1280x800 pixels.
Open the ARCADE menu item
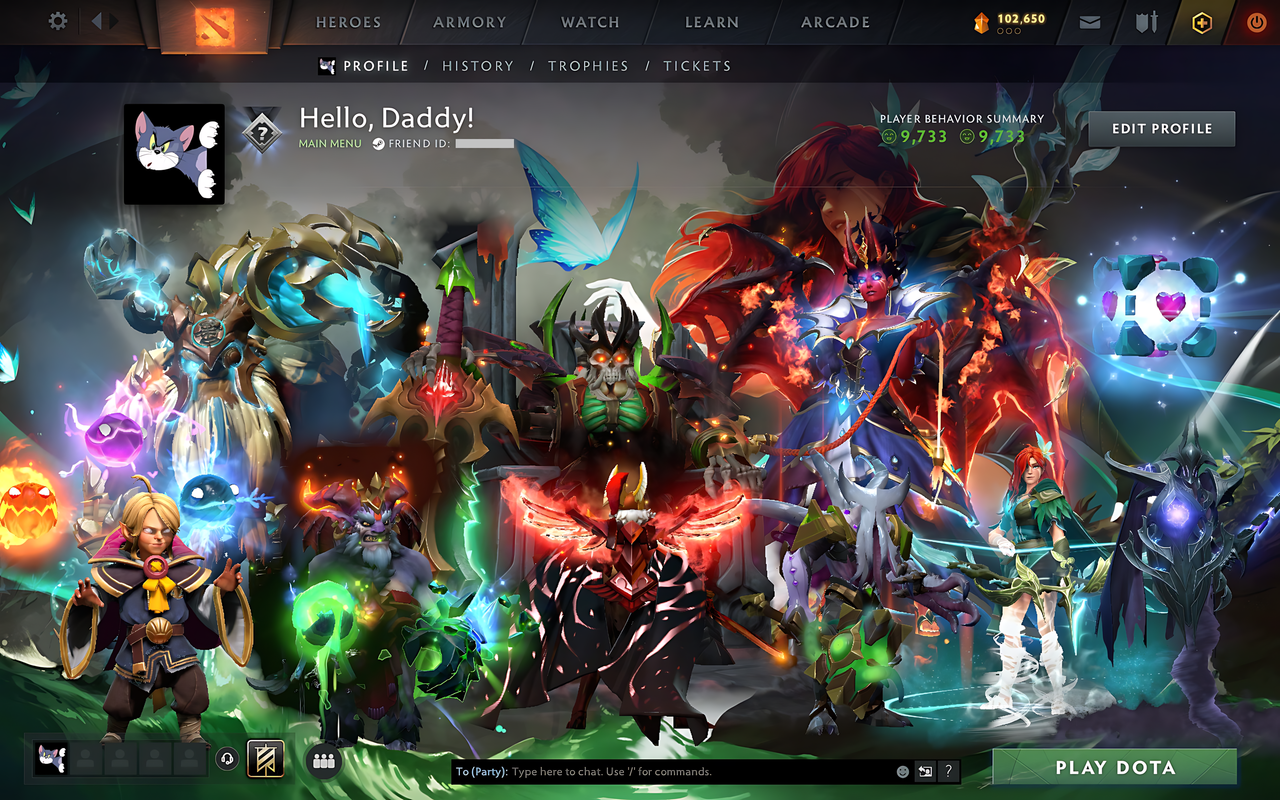point(834,22)
